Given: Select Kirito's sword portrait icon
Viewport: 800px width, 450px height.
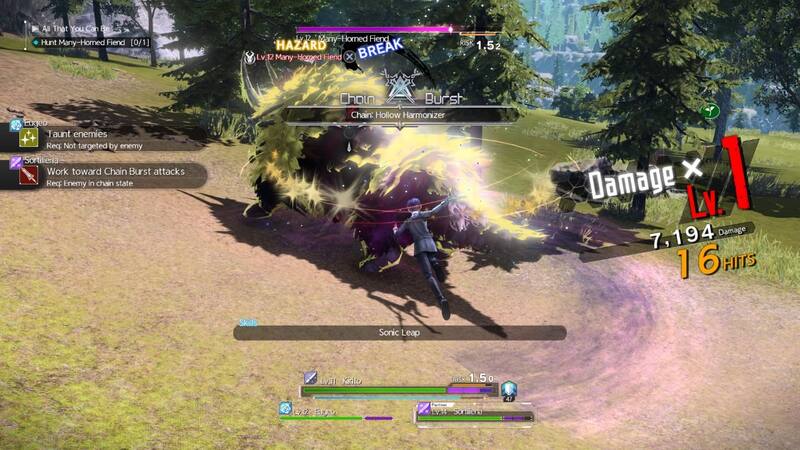Looking at the screenshot, I should click(311, 379).
